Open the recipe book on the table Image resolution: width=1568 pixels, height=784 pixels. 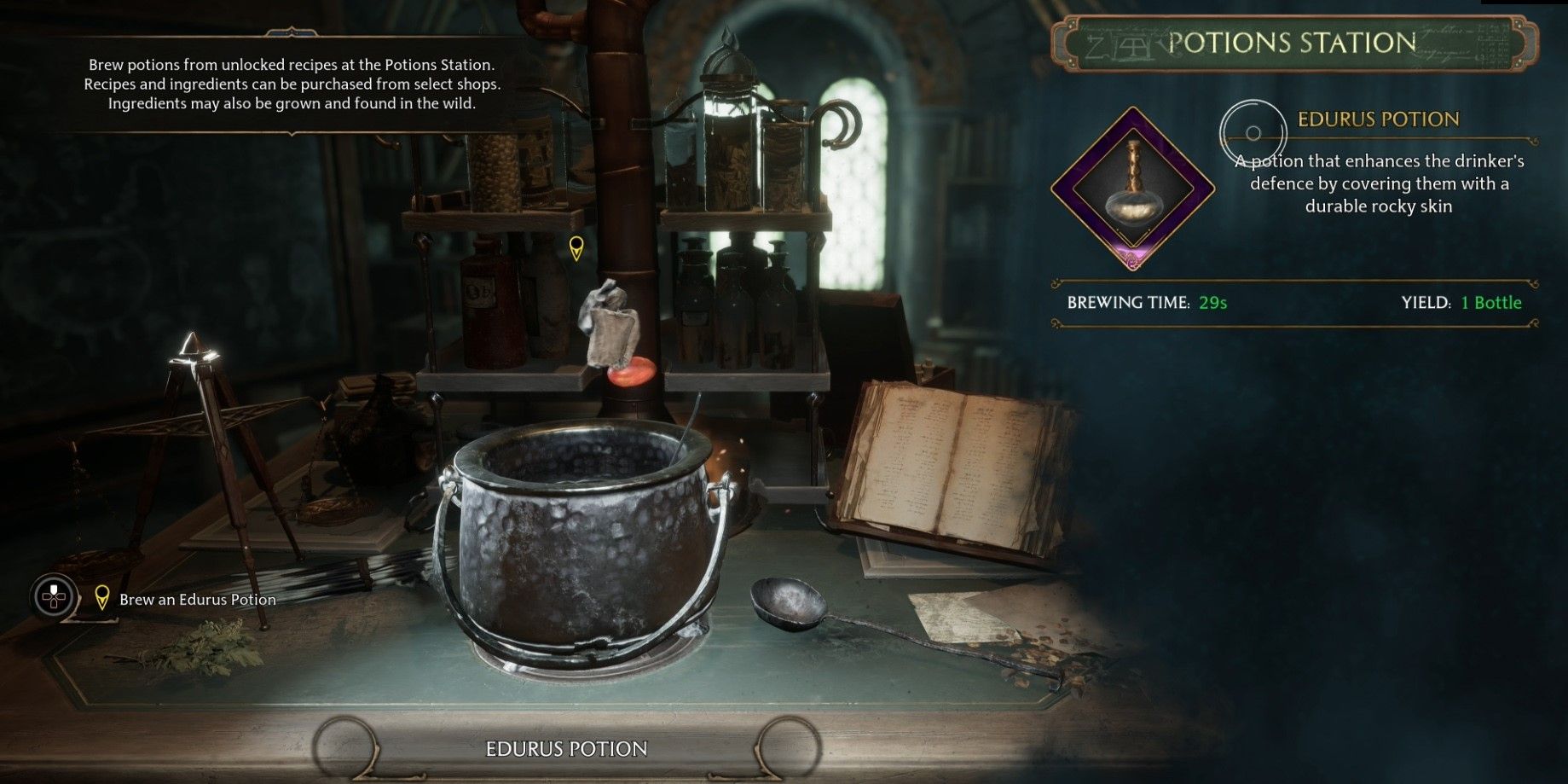[x=938, y=461]
